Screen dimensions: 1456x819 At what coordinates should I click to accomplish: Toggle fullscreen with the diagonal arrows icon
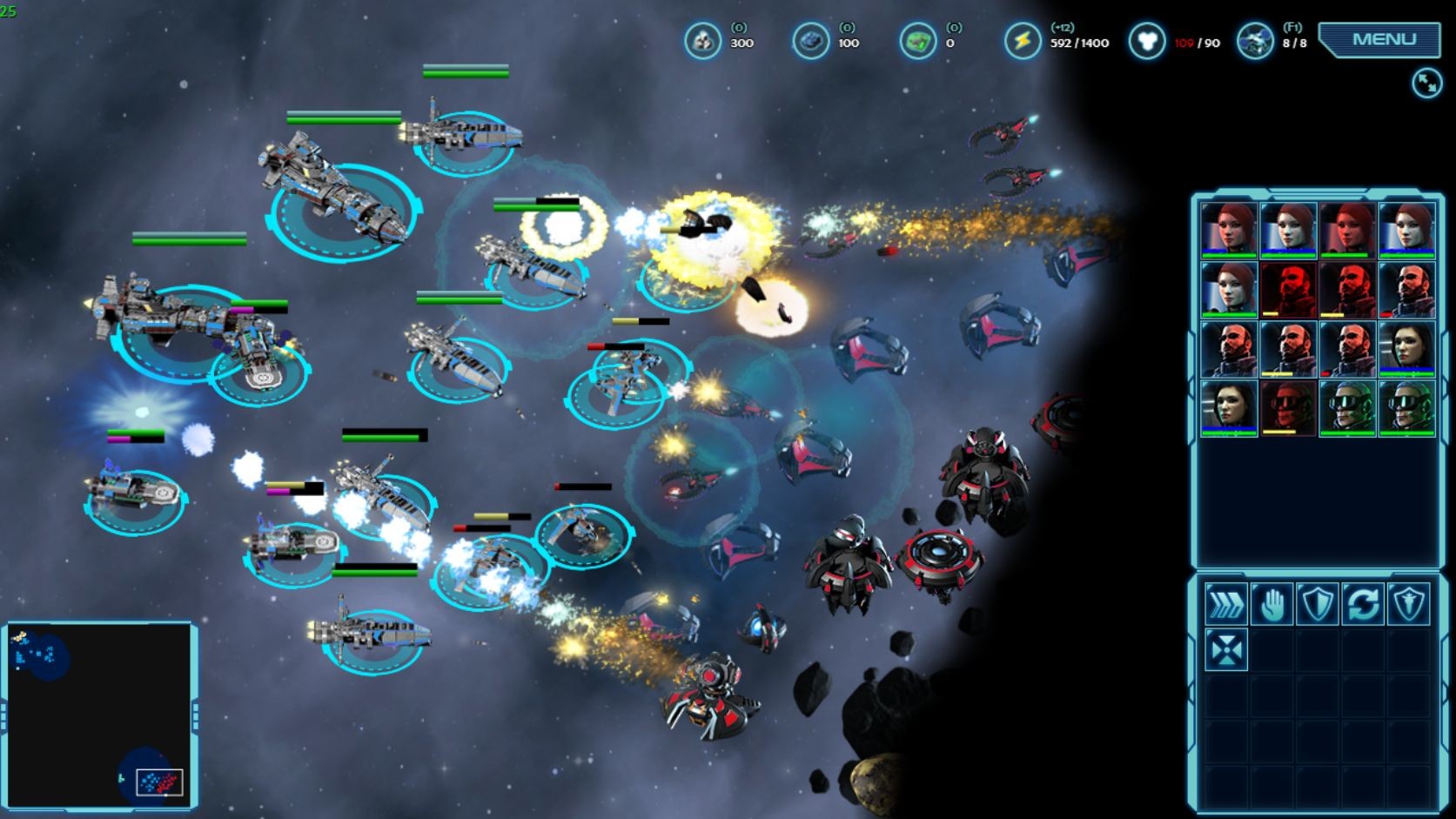1426,84
